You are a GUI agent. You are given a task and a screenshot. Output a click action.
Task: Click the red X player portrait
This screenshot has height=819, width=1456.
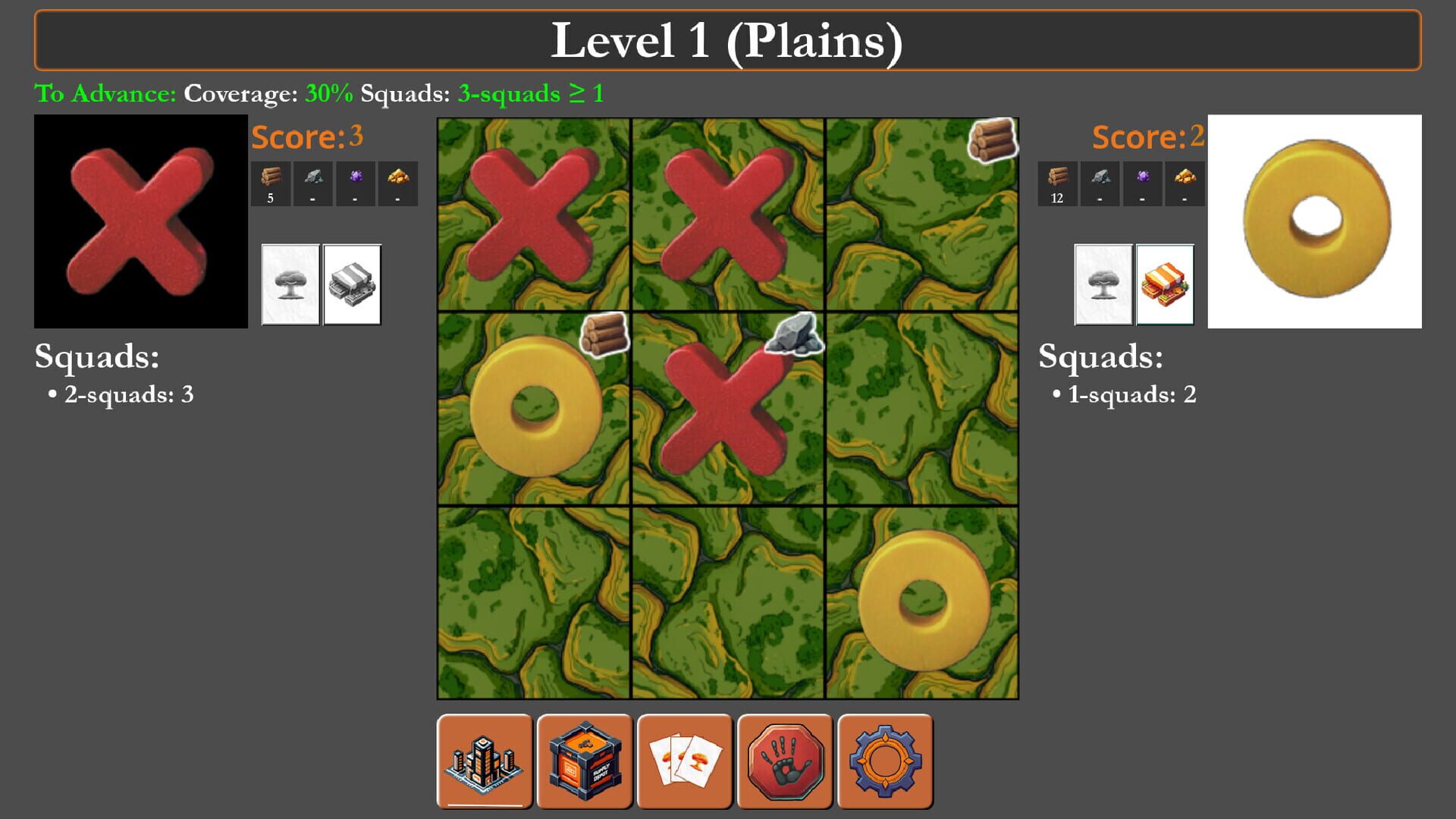pos(140,220)
